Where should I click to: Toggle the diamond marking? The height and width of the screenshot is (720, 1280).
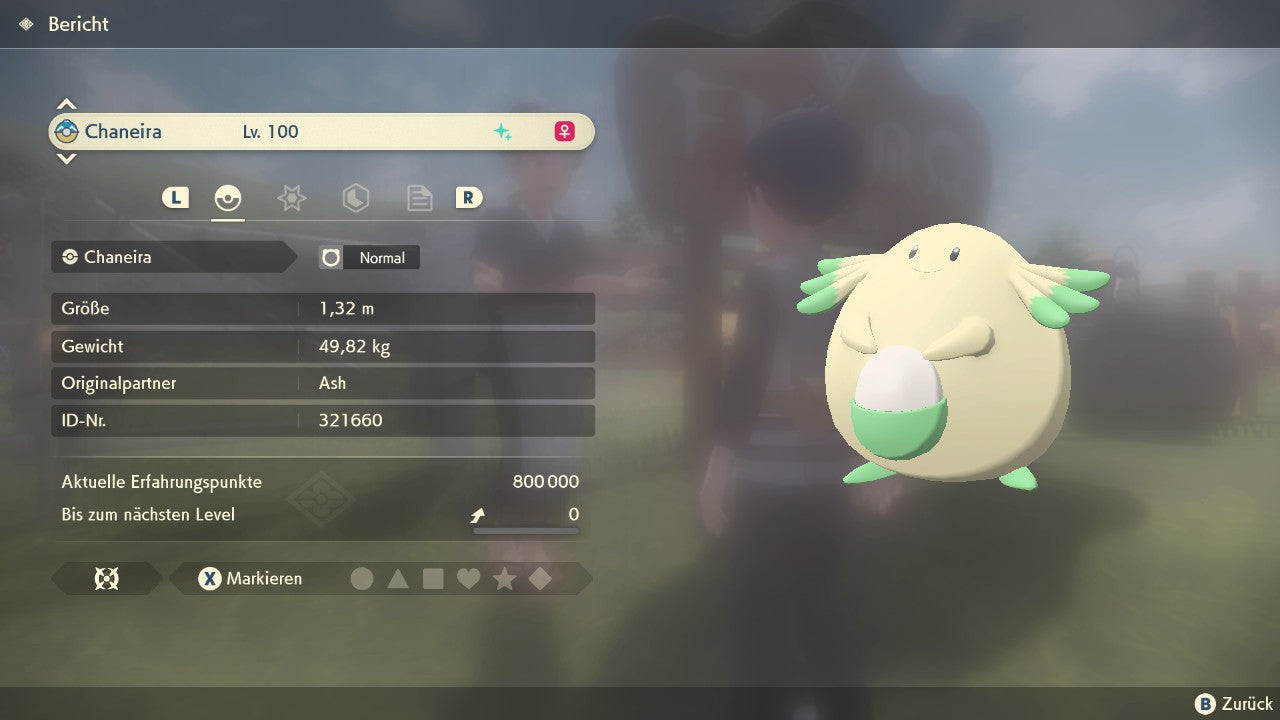[x=540, y=579]
